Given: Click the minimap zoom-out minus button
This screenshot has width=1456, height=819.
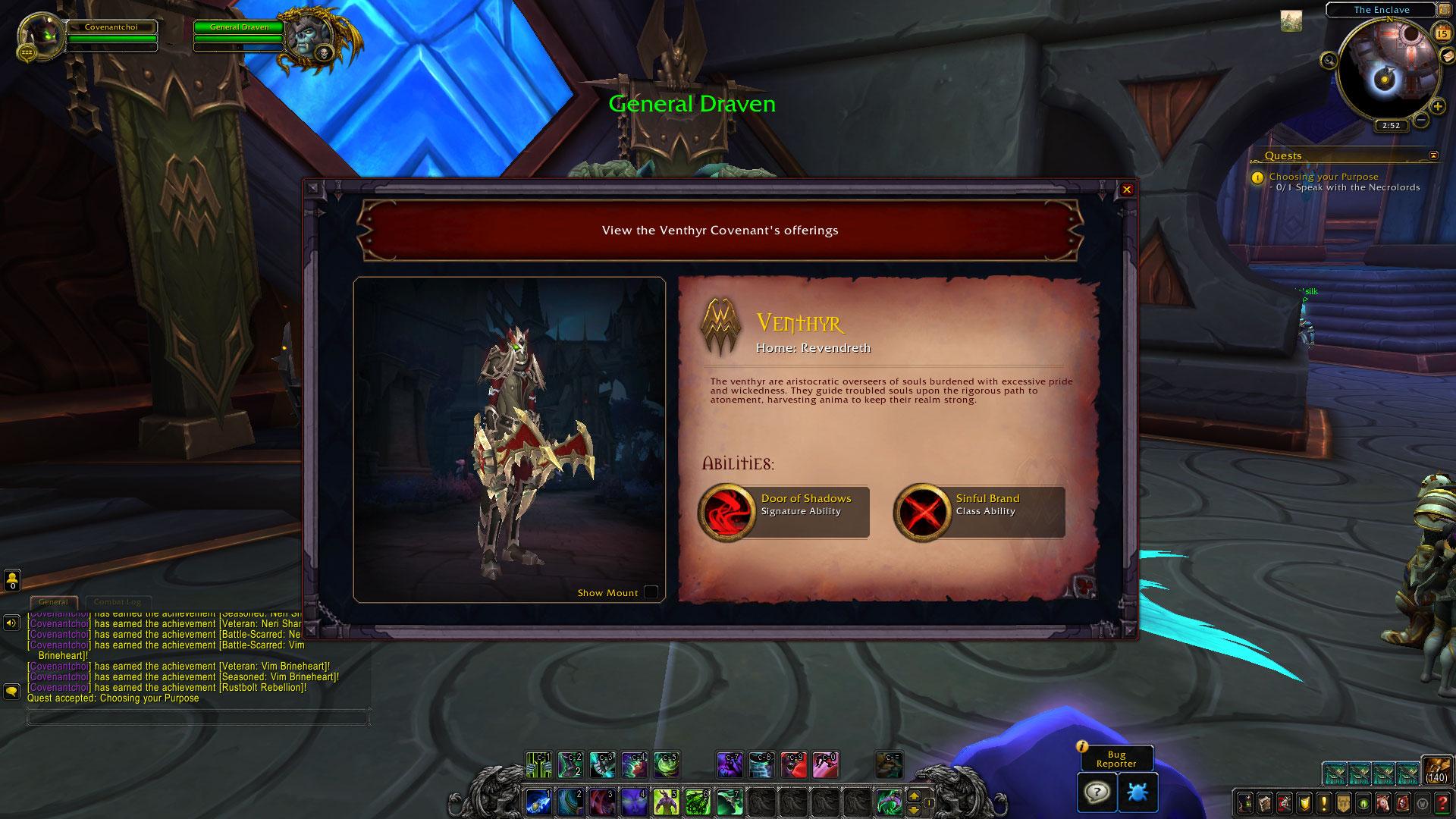Looking at the screenshot, I should point(1421,120).
